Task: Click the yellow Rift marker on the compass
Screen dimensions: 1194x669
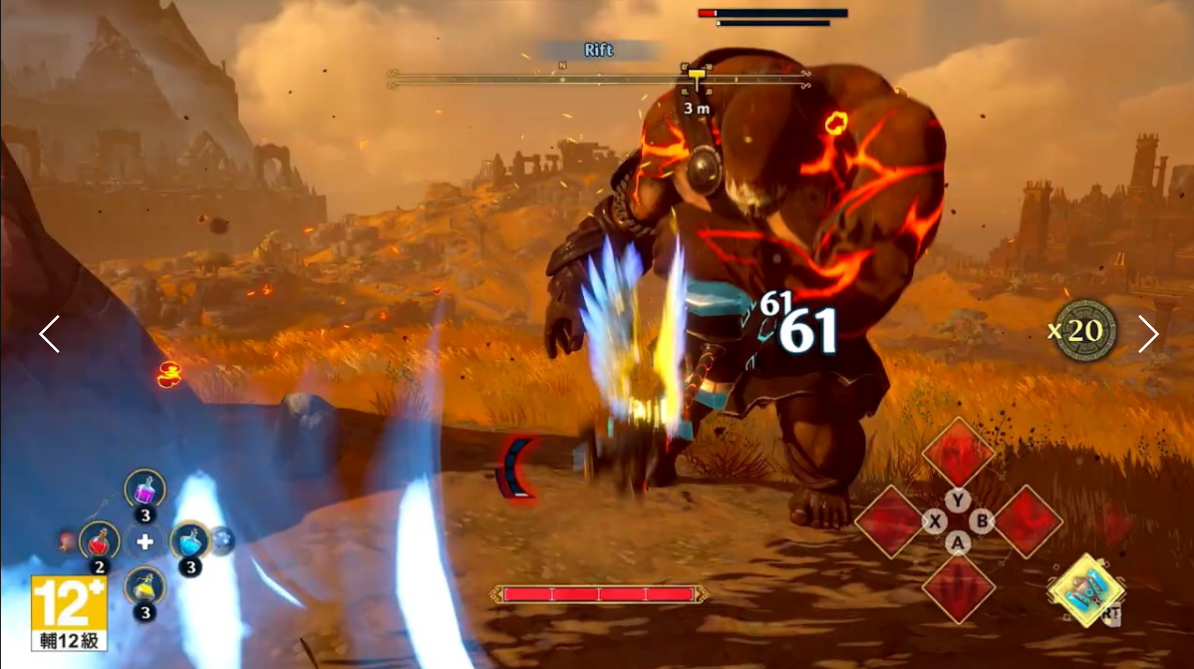Action: (x=696, y=76)
